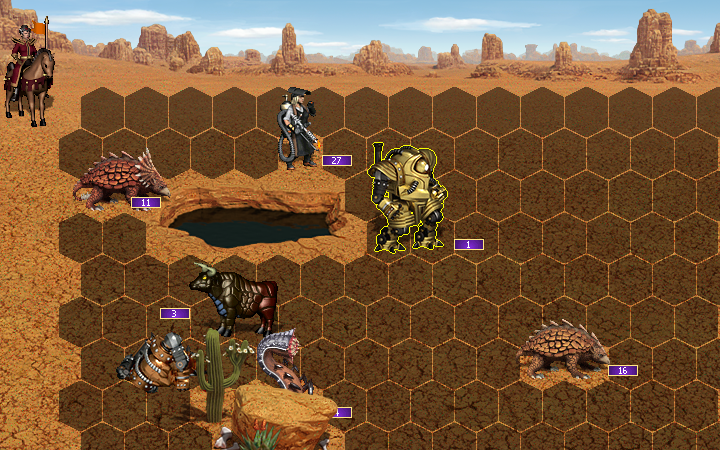Attack the armadillo stack of 16
The image size is (720, 450).
pos(563,350)
